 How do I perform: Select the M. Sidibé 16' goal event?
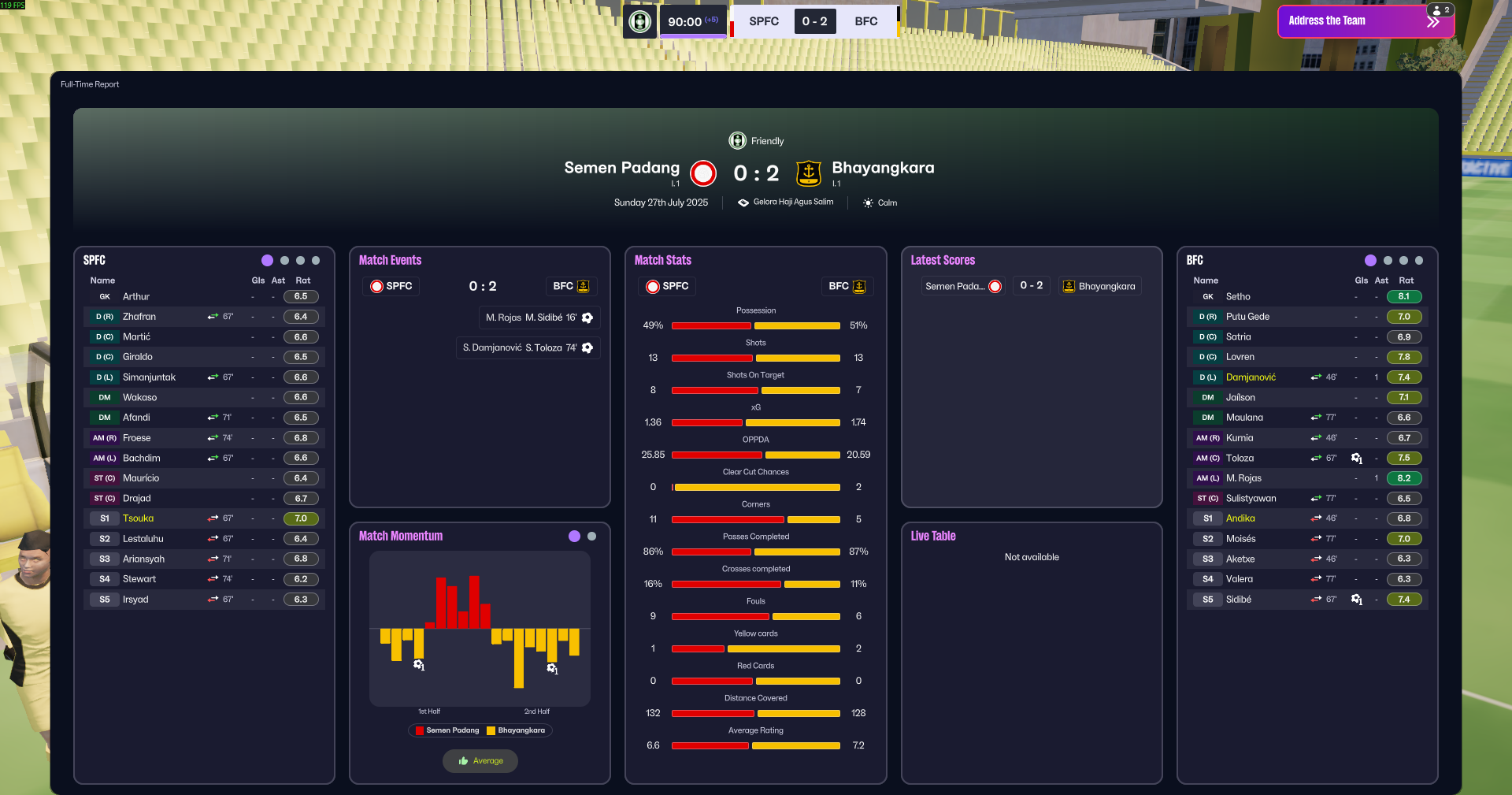pyautogui.click(x=539, y=318)
